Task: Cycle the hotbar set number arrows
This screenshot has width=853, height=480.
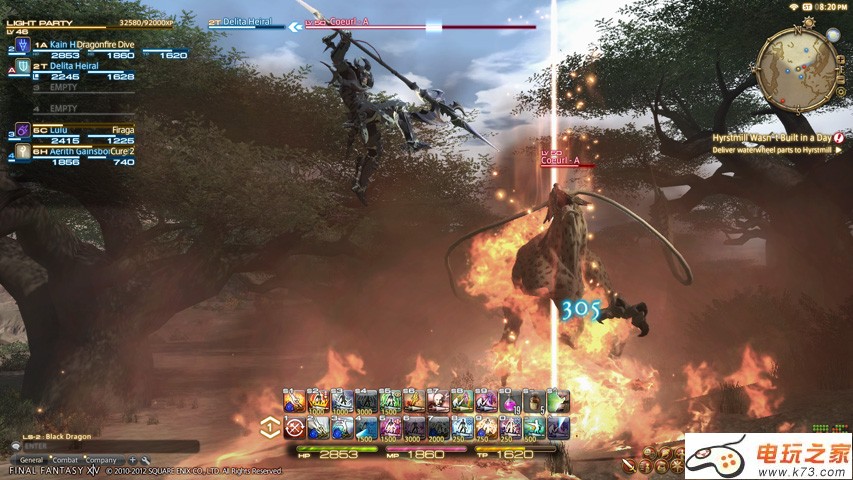Action: point(268,427)
